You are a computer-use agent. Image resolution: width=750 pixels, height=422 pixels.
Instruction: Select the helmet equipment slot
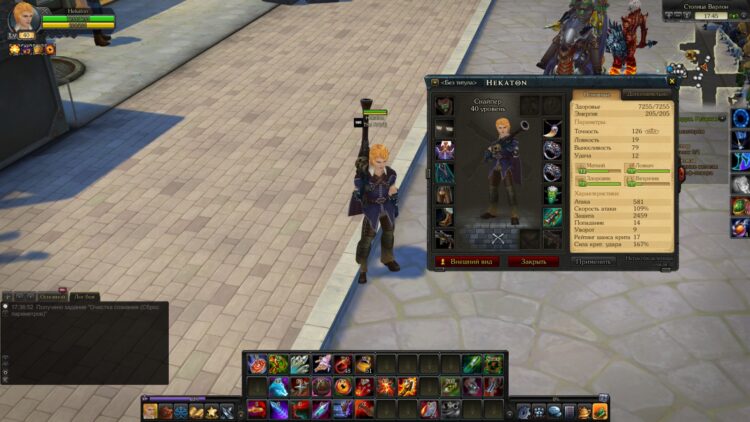tap(444, 106)
